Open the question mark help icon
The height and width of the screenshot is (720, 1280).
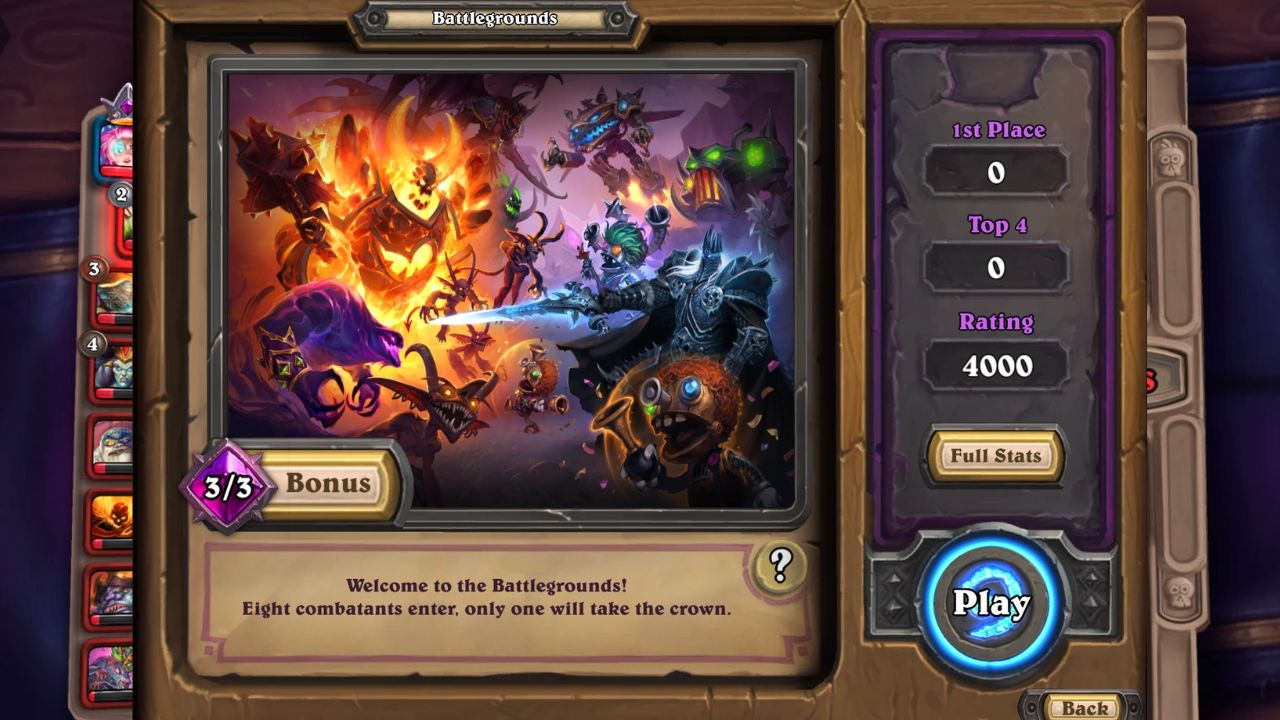point(779,567)
